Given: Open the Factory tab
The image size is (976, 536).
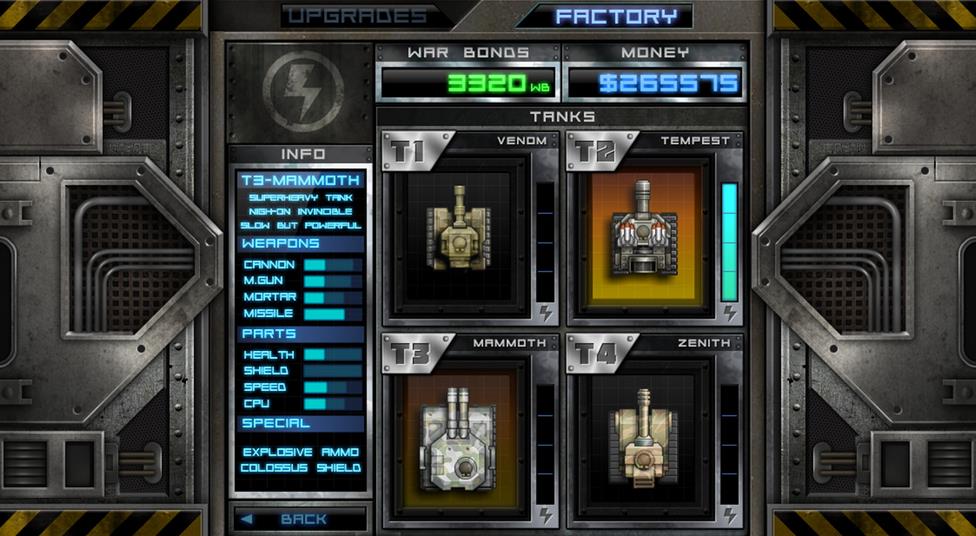Looking at the screenshot, I should click(617, 16).
